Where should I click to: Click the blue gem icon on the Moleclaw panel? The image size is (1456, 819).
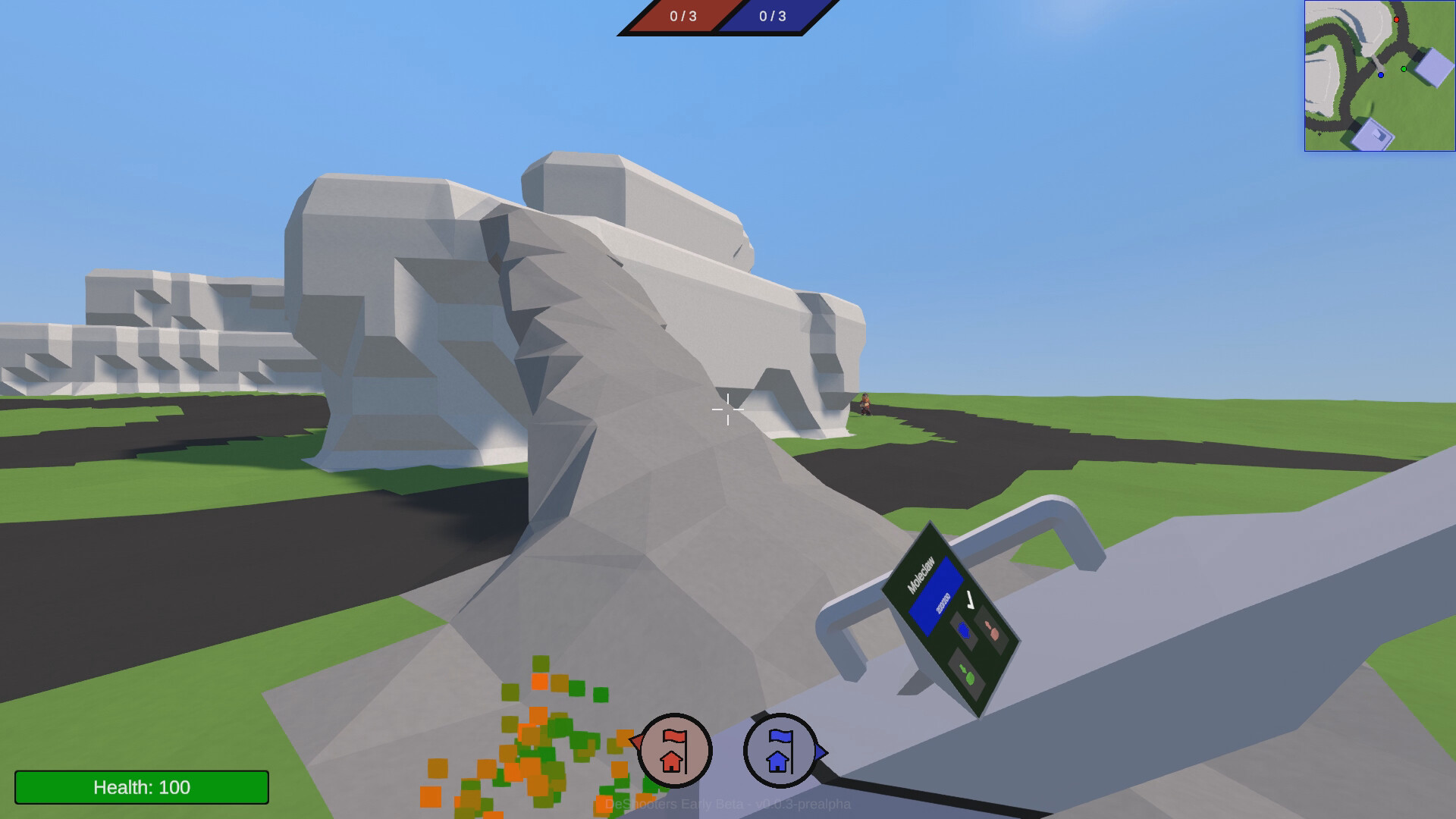click(964, 629)
